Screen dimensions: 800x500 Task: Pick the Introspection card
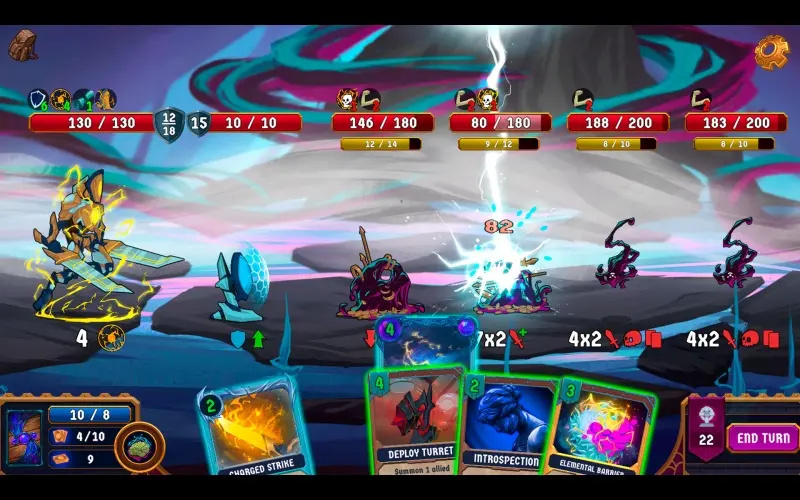point(507,425)
